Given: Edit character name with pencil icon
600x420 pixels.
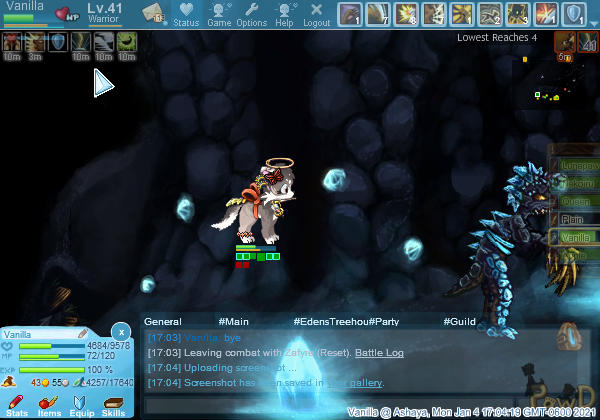Looking at the screenshot, I should (x=83, y=333).
